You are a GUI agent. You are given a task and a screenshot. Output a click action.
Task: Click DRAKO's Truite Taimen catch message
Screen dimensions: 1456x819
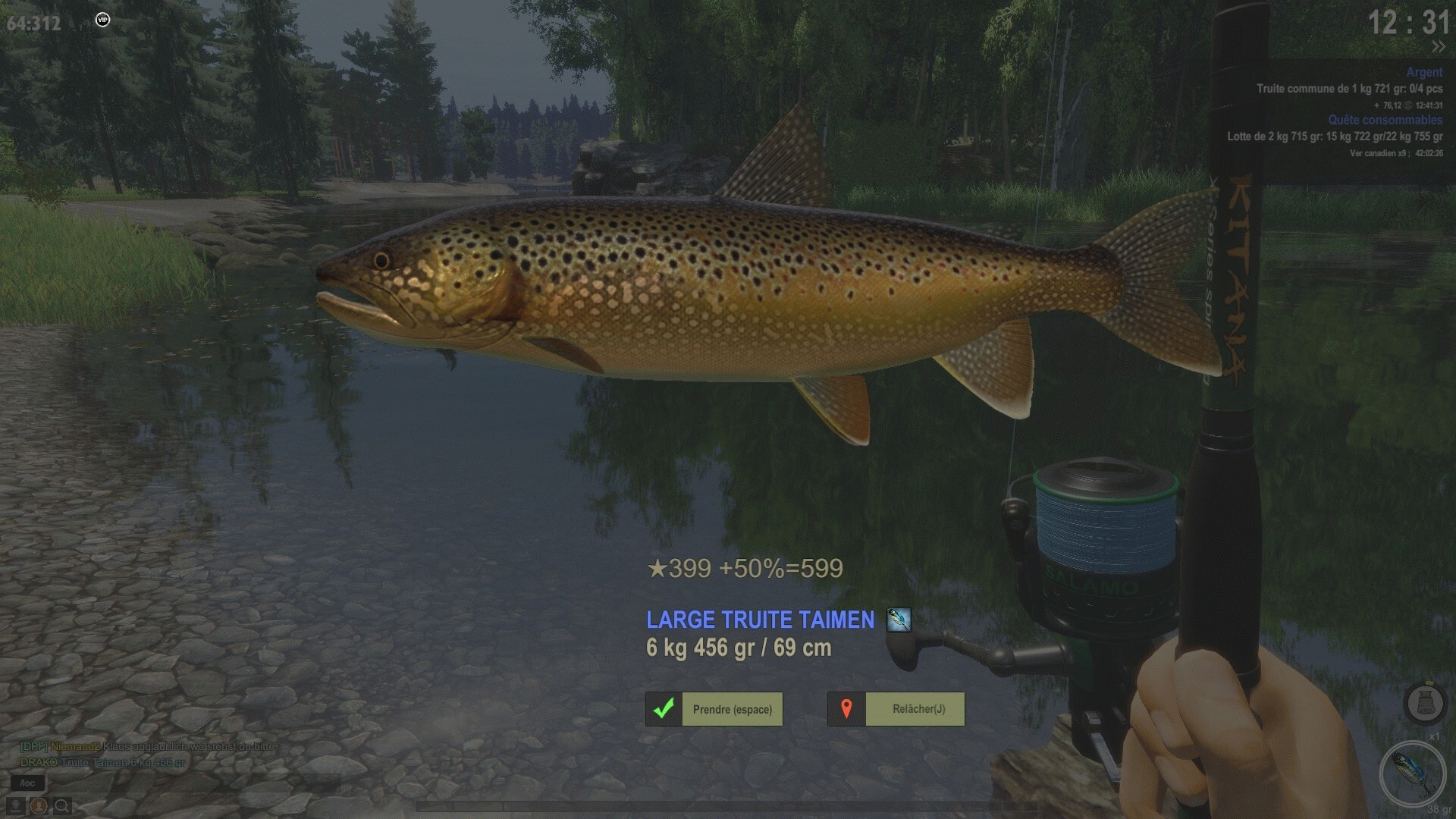coord(103,762)
